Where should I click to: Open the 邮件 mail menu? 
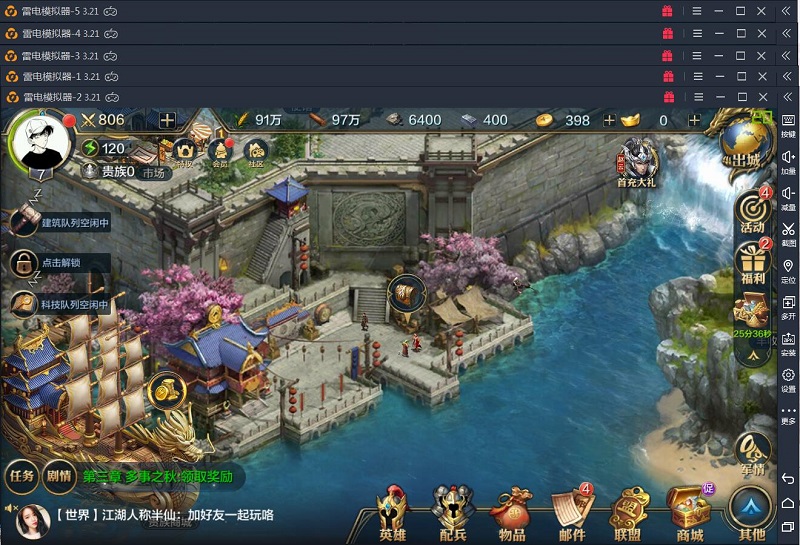click(573, 514)
